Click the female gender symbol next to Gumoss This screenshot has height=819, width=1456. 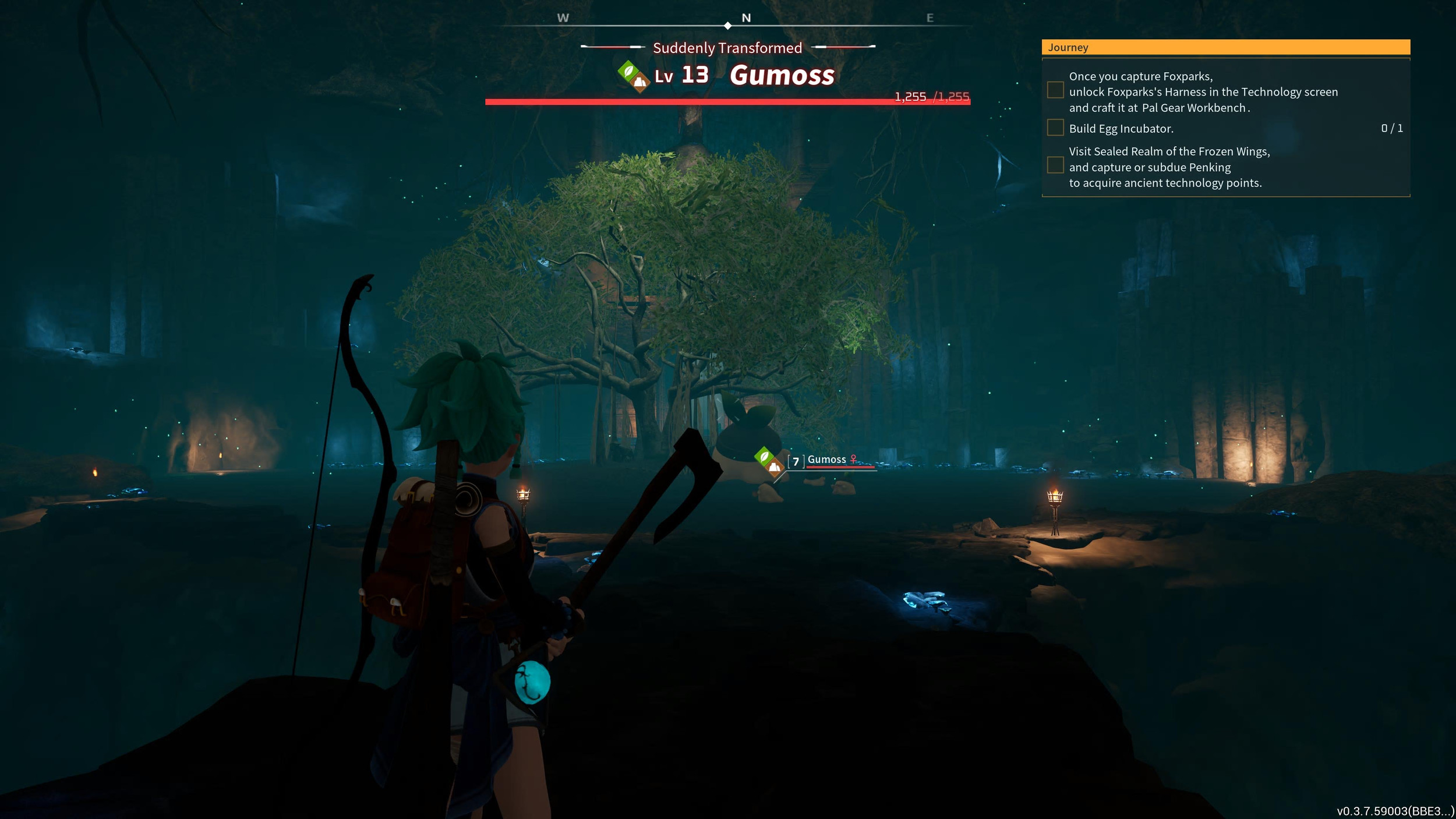pos(853,459)
